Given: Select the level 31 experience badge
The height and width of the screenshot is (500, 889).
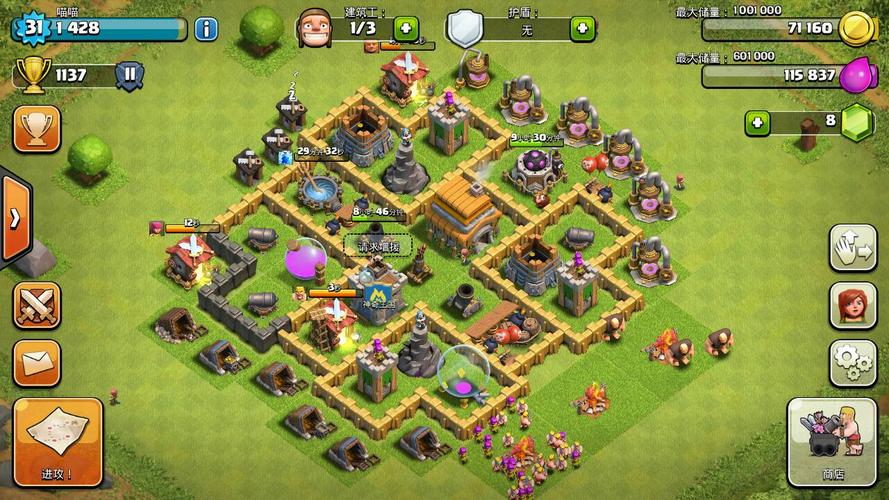Looking at the screenshot, I should (30, 27).
